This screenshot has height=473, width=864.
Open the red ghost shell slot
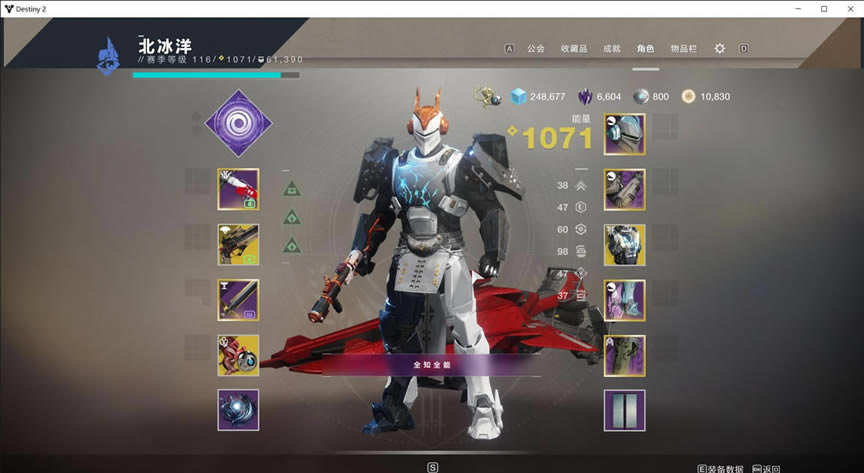pos(238,355)
